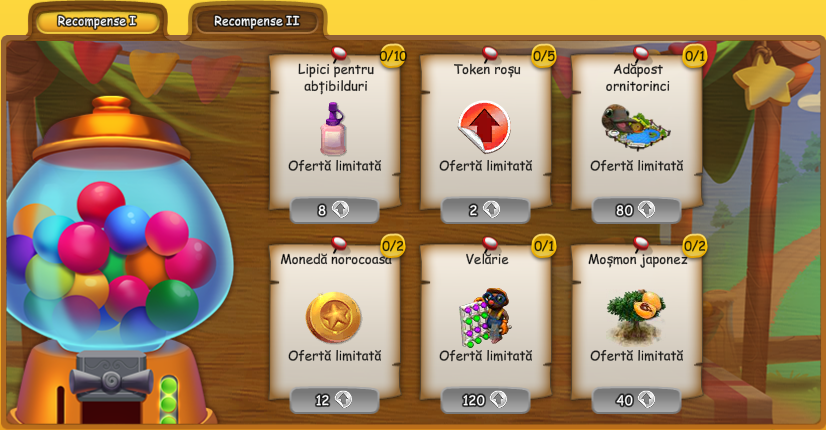Open the Recompense II tab
Viewport: 826px width, 430px height.
click(x=256, y=21)
